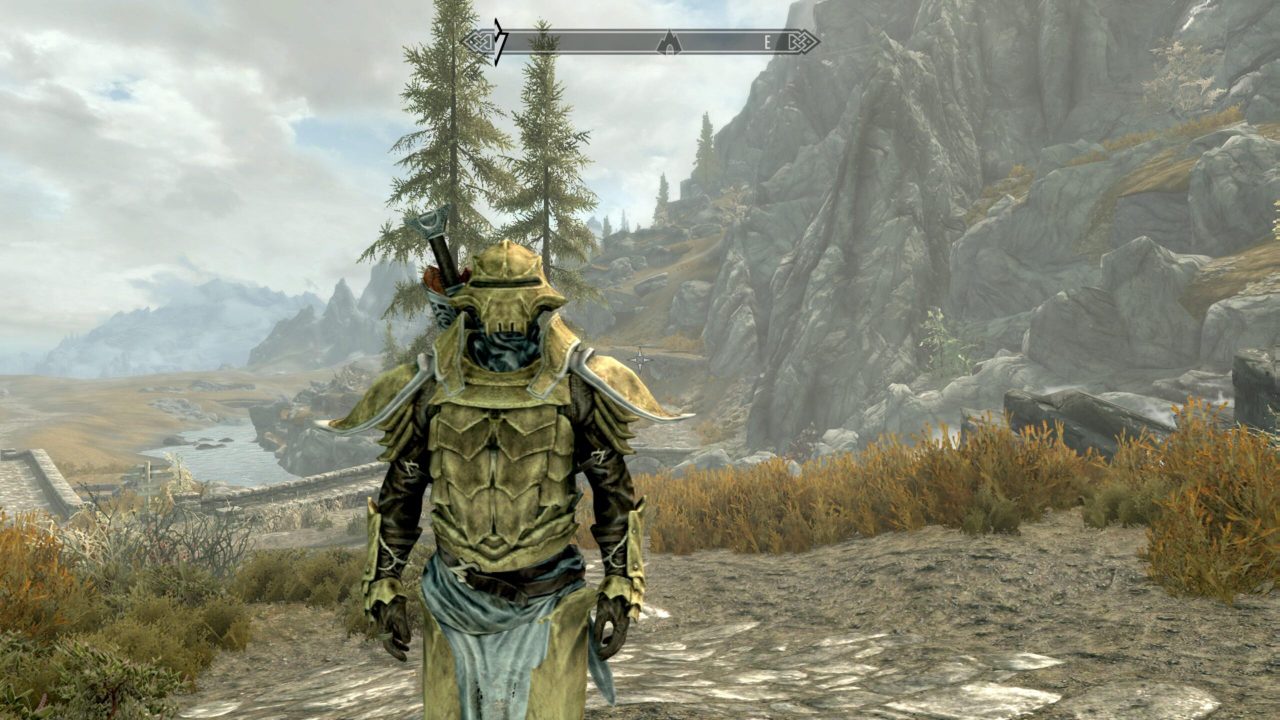
Task: Click the left knotwork compass end cap
Action: (x=478, y=41)
